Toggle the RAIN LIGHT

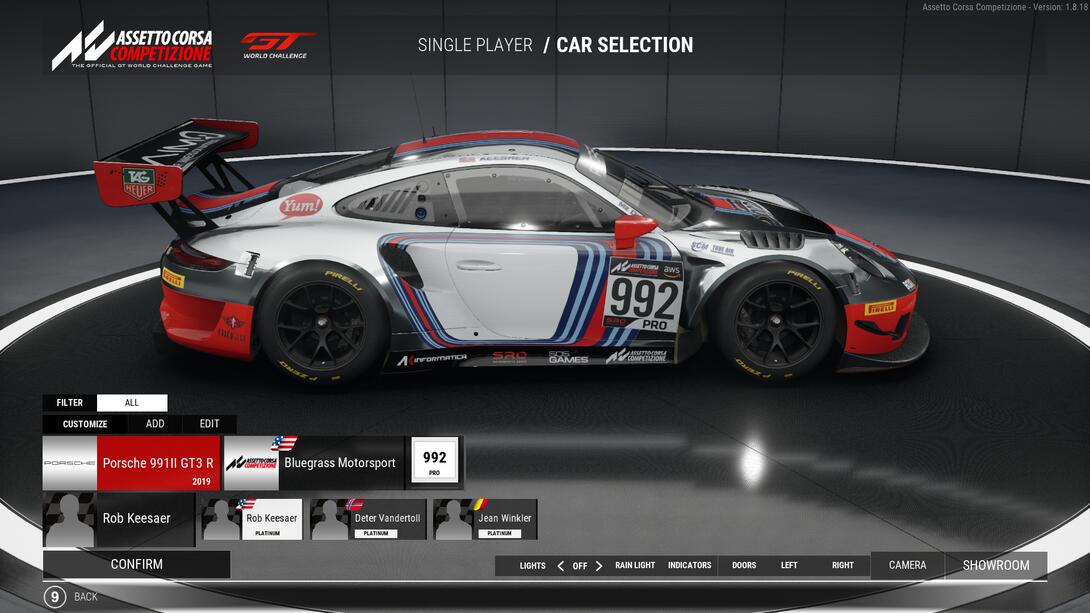pos(635,566)
